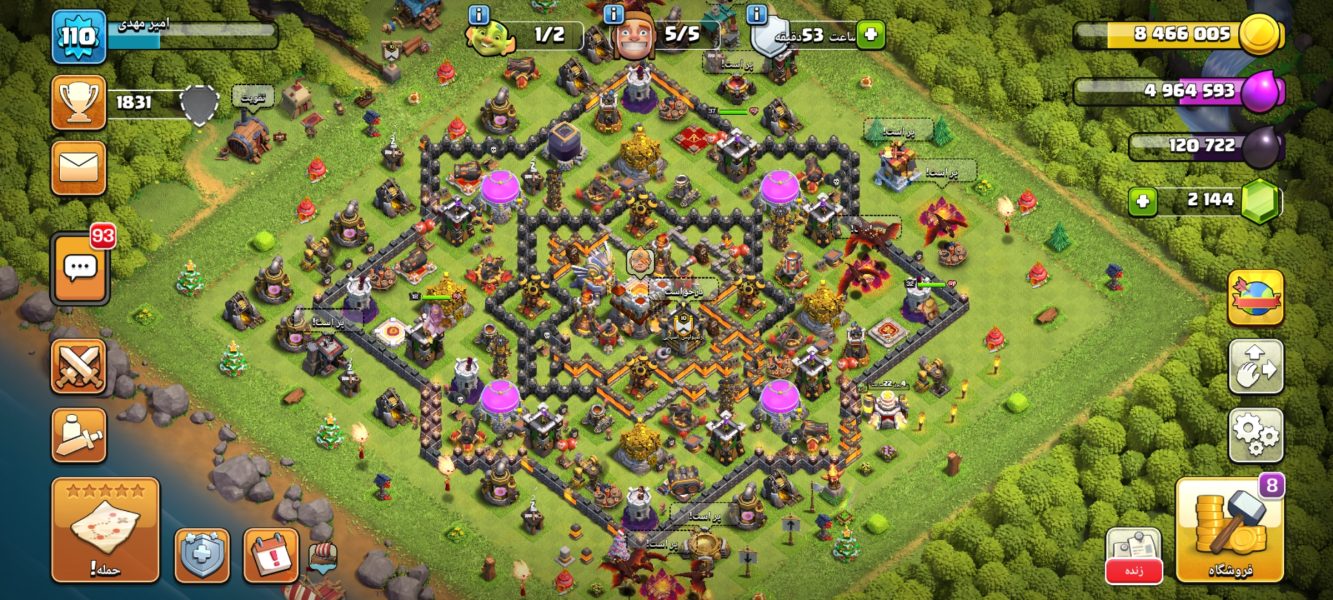This screenshot has height=600, width=1333.
Task: Start an attack via the map button
Action: pyautogui.click(x=105, y=530)
